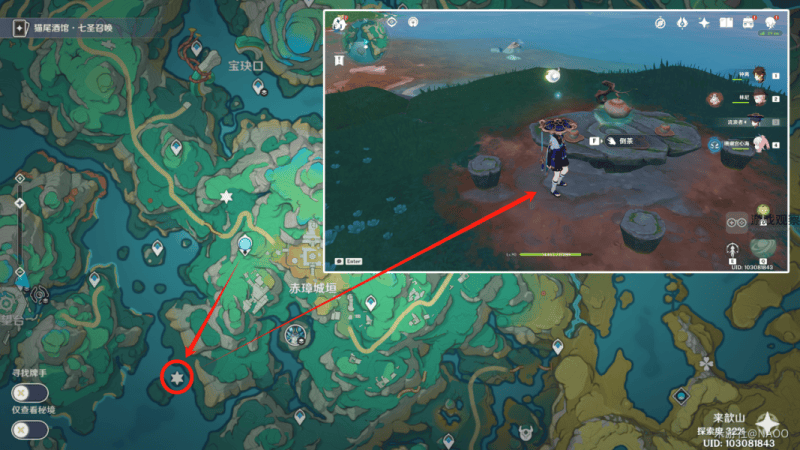This screenshot has height=450, width=800.
Task: Open the compass icon in the top bar
Action: (x=661, y=22)
